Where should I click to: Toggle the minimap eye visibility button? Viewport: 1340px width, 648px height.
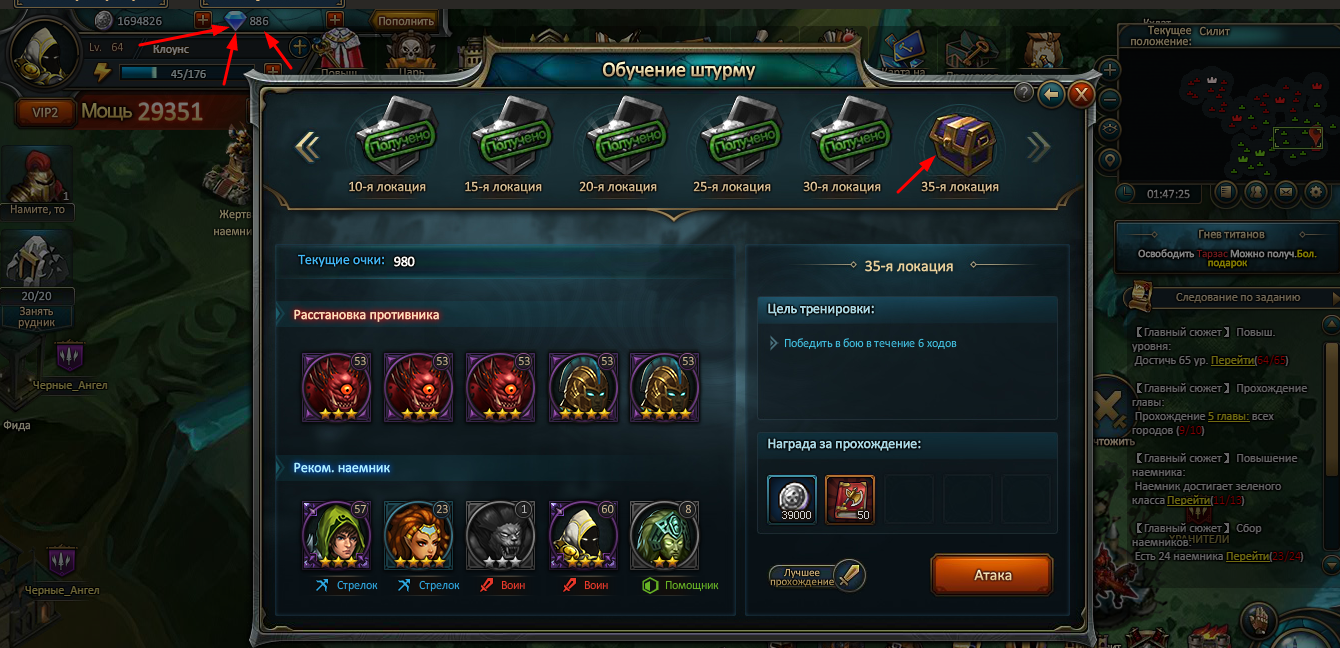pos(1108,129)
